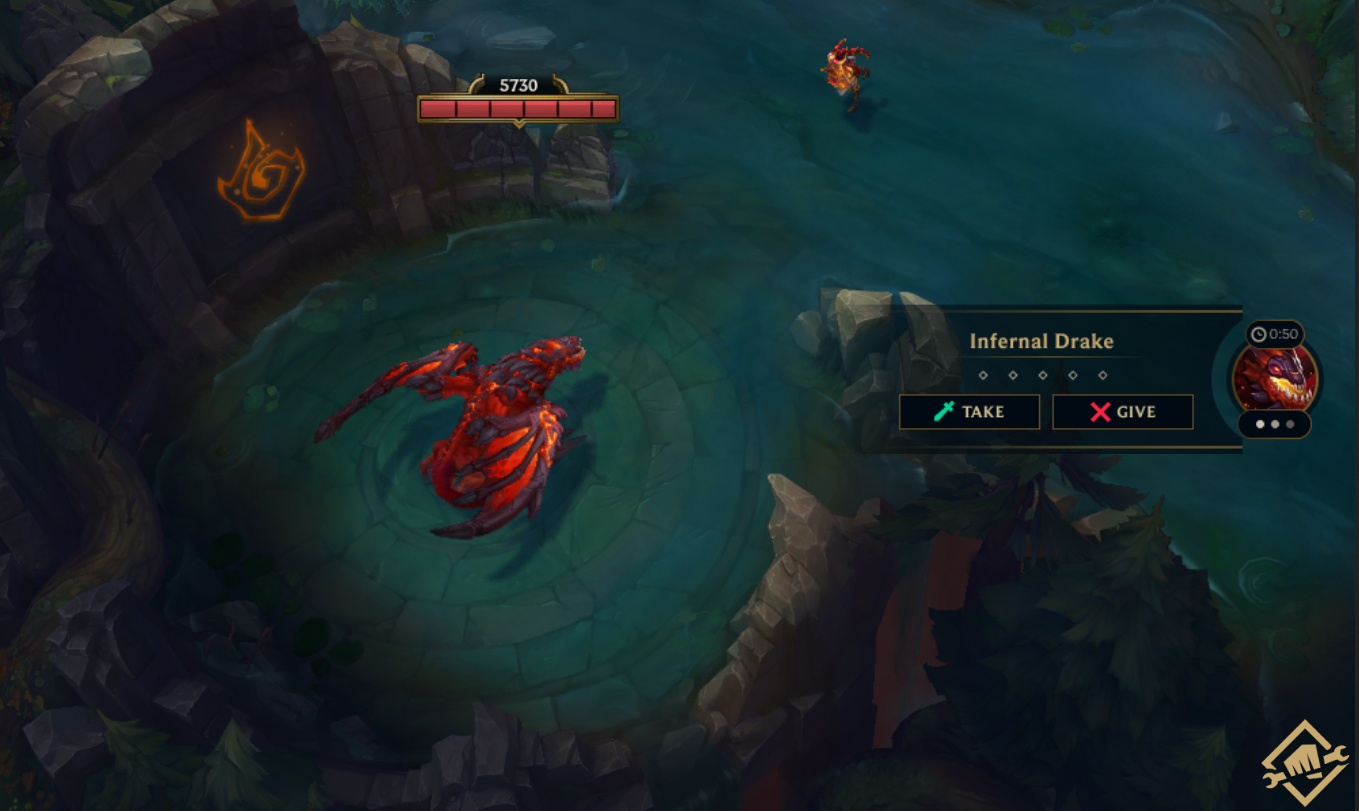
Task: Choose TAKE for the Infernal Drake
Action: 969,412
